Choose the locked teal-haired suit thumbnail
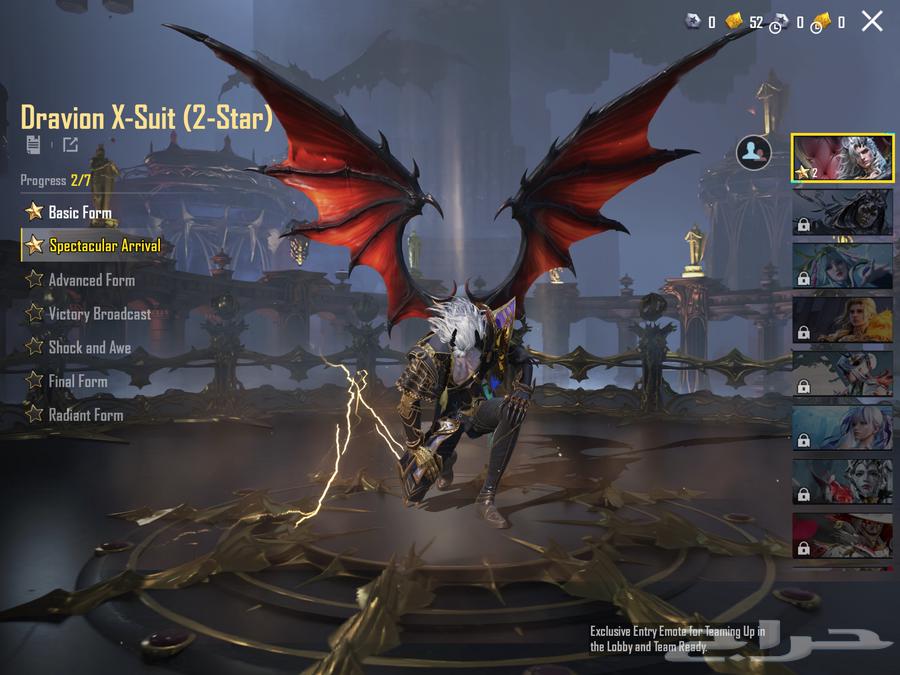The height and width of the screenshot is (675, 900). coord(842,265)
